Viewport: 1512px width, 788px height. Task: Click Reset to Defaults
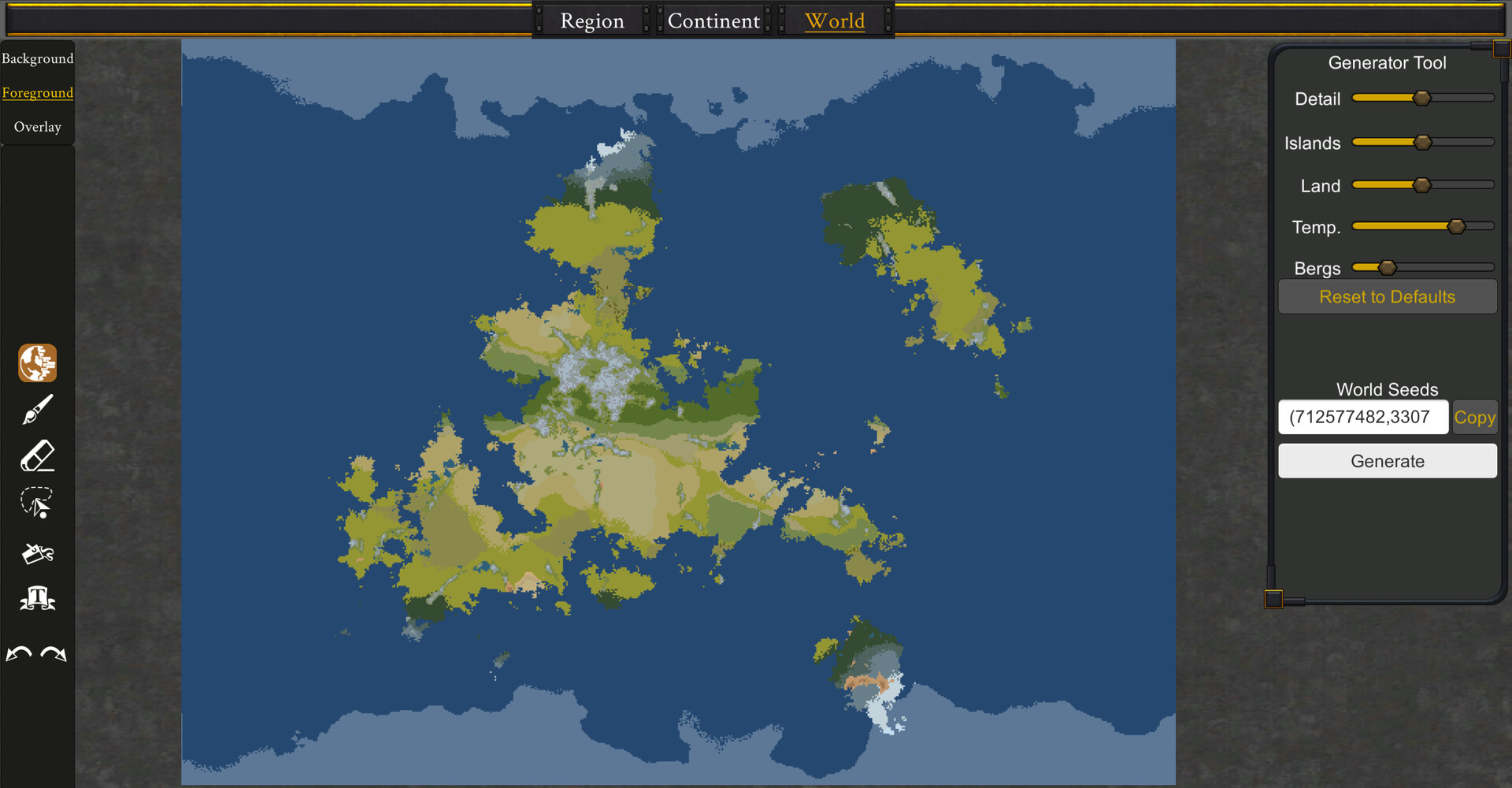[1387, 296]
